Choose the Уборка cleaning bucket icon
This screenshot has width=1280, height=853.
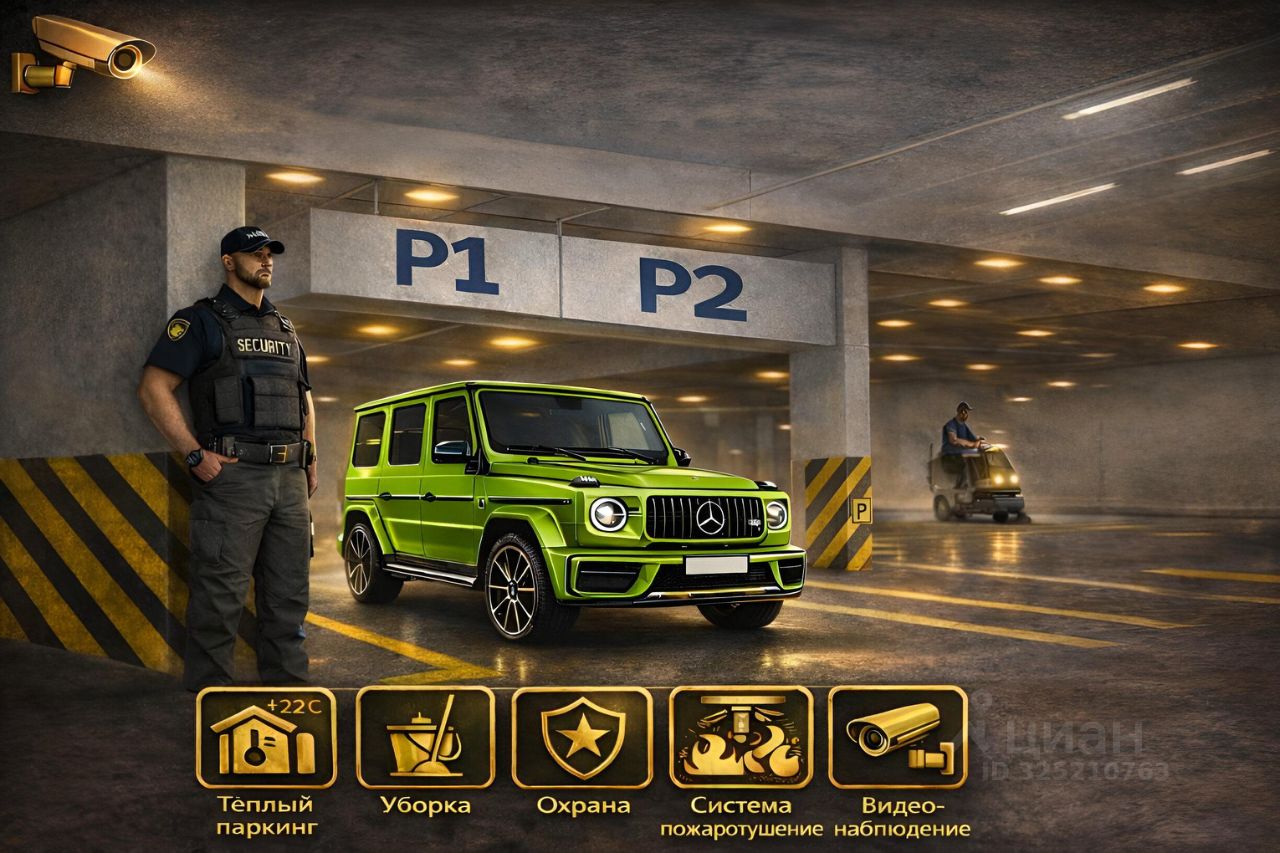425,737
